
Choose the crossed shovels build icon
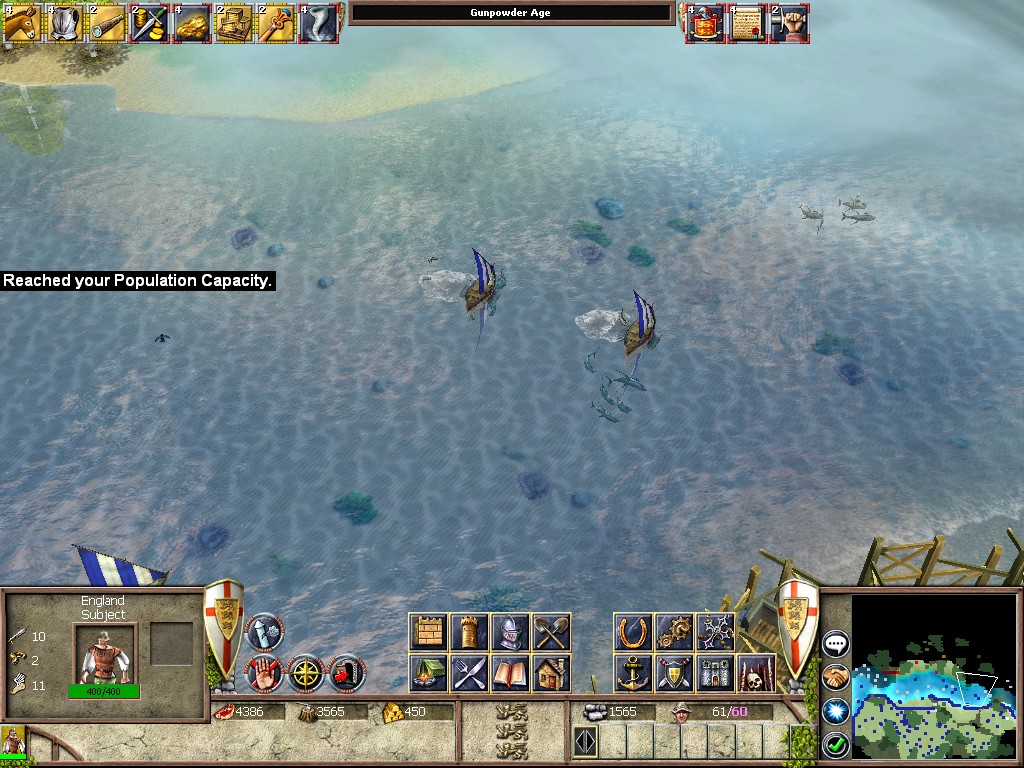tap(551, 632)
